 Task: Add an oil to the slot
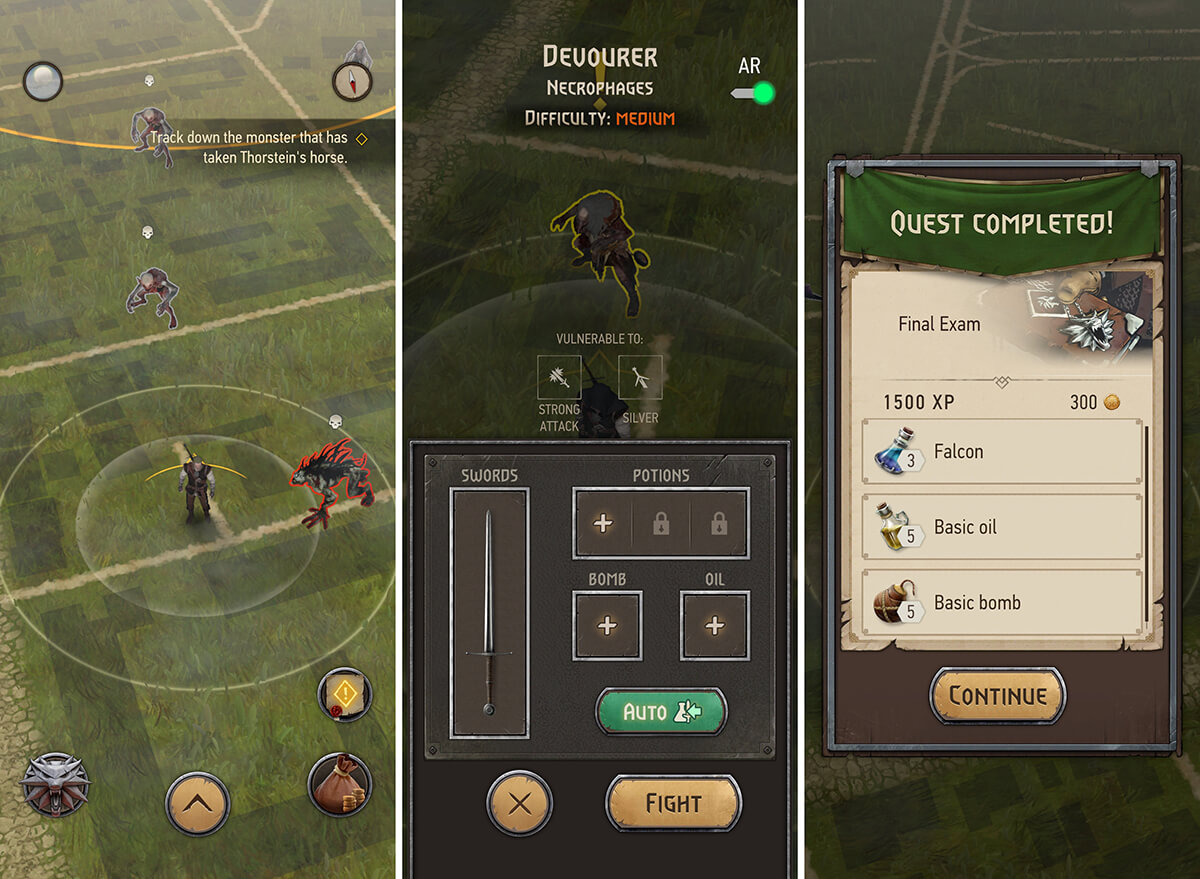pos(714,626)
